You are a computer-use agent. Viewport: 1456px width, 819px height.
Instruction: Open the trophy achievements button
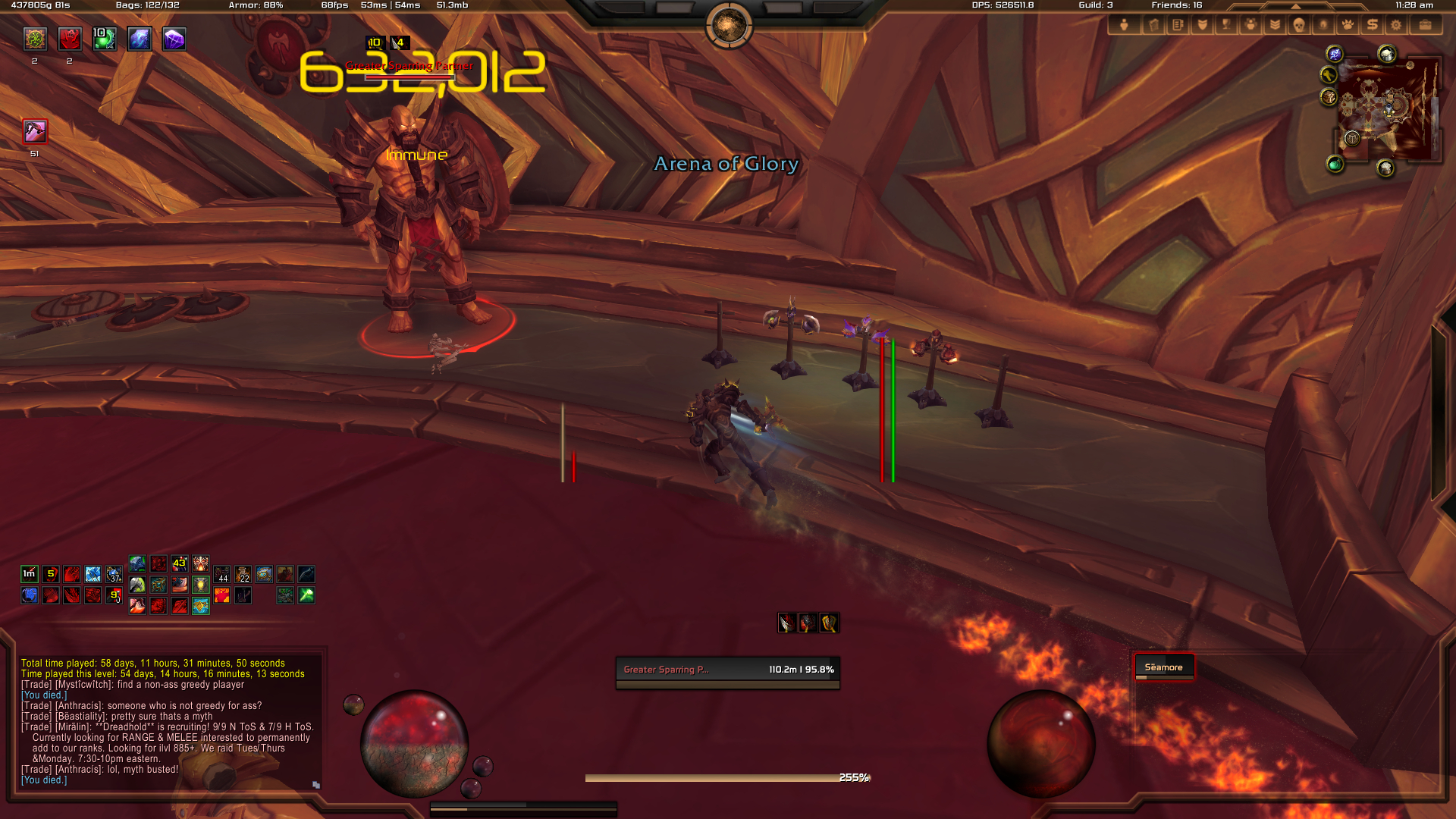(1226, 25)
